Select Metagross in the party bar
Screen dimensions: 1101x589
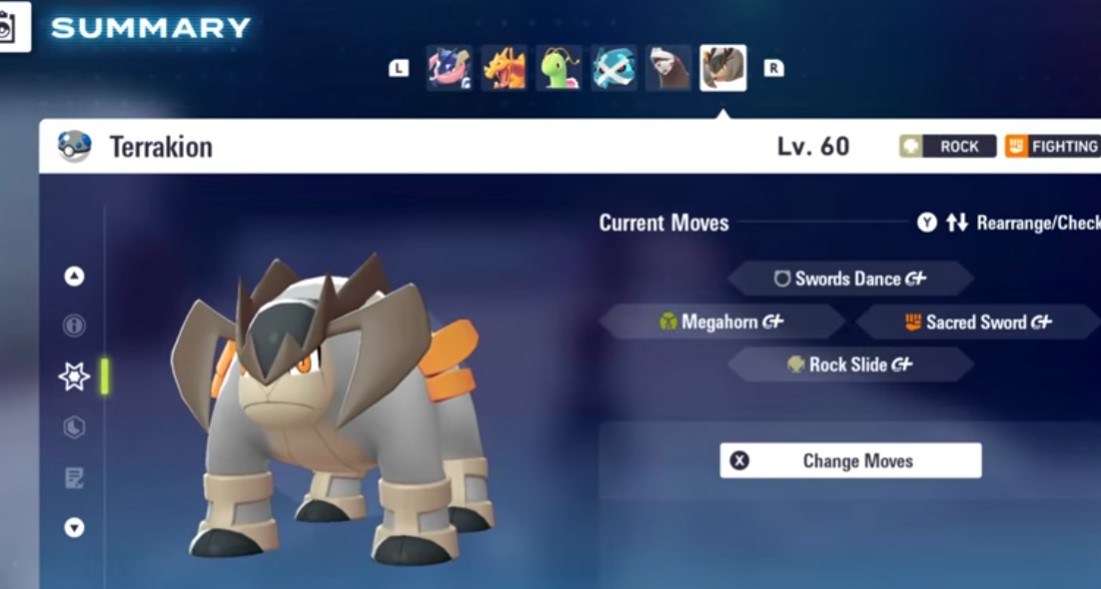[613, 68]
